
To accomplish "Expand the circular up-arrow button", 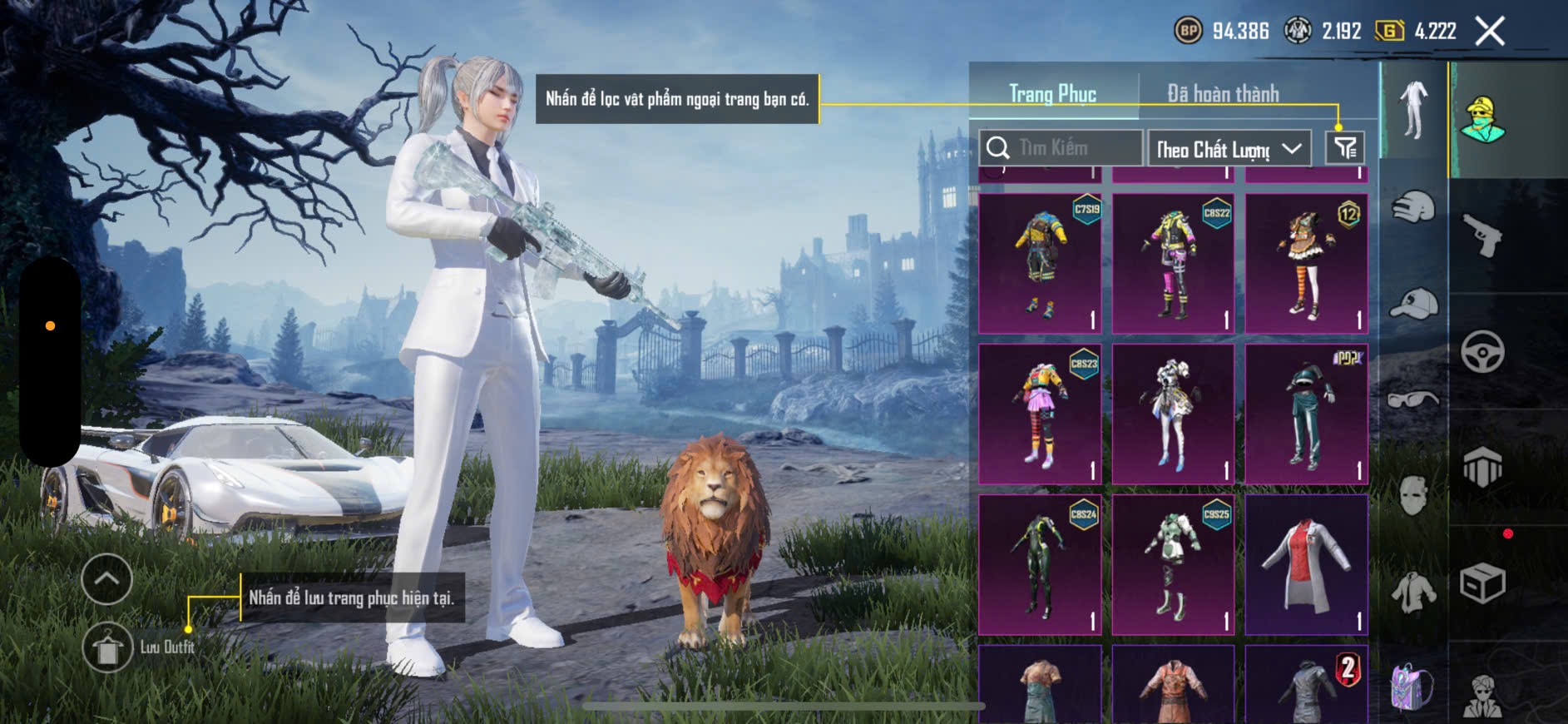I will click(x=106, y=579).
